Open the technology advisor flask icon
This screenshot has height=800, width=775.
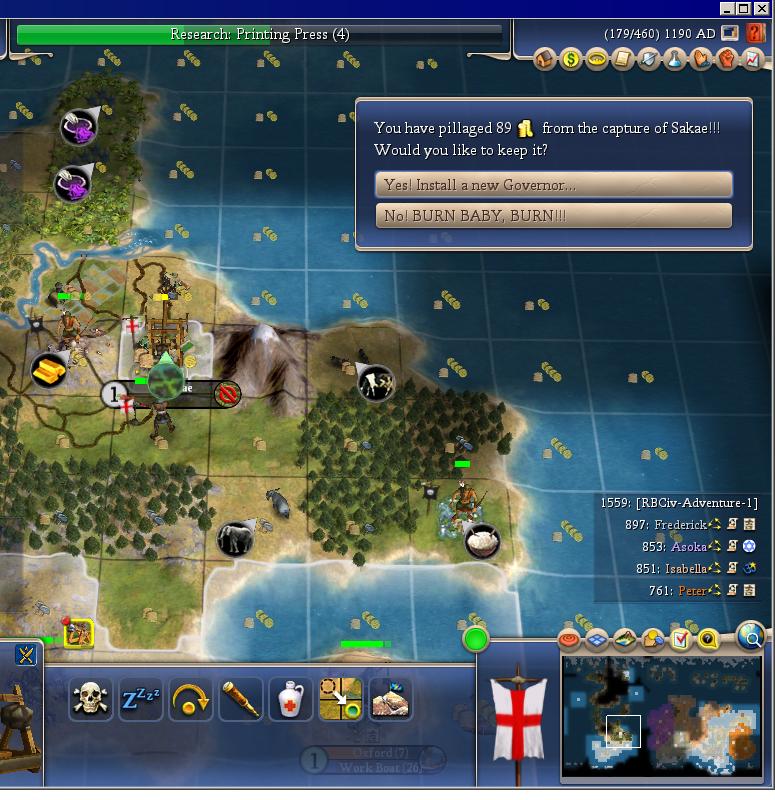[675, 59]
